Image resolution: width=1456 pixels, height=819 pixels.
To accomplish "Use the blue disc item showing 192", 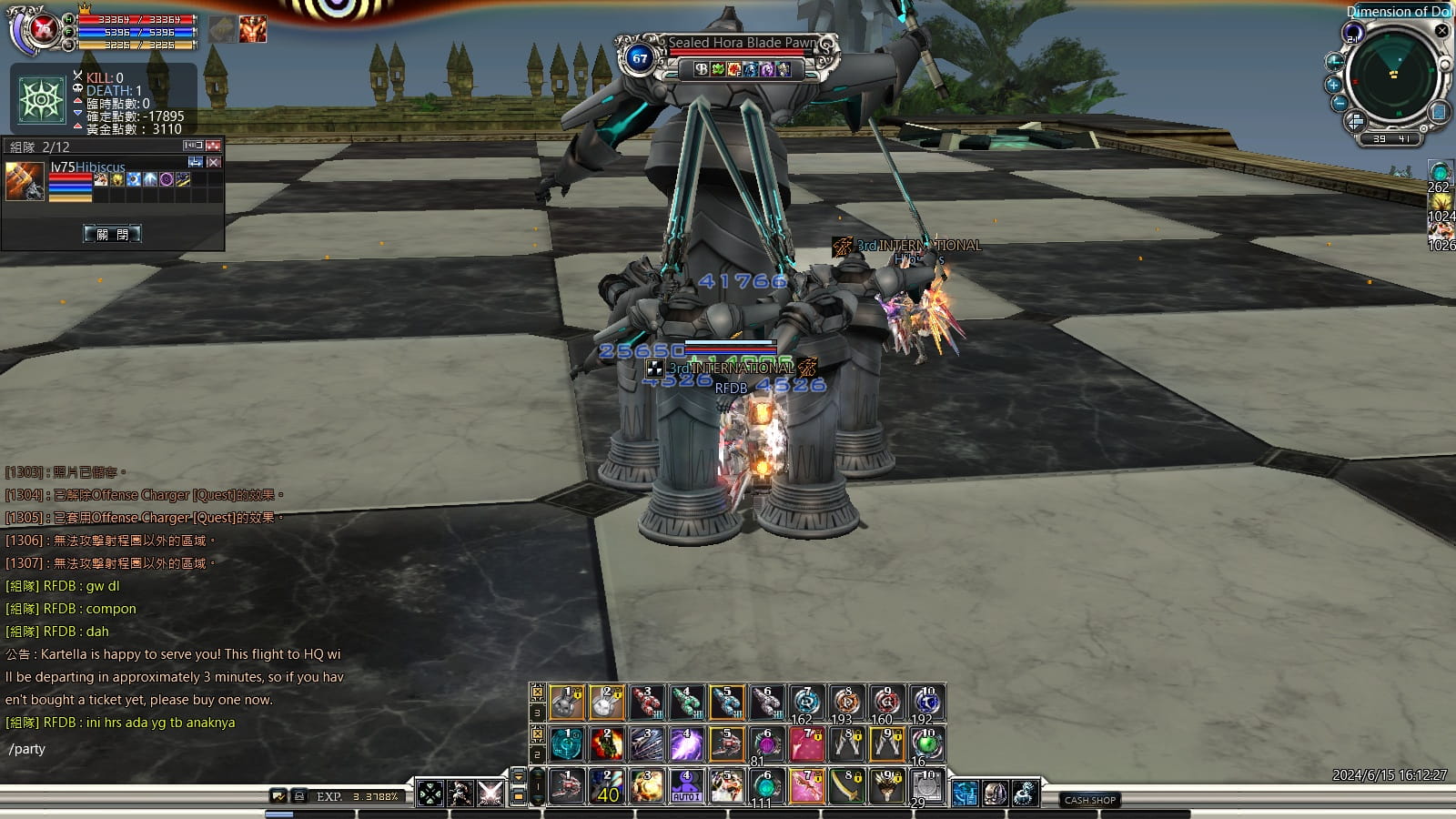I will coord(927,703).
